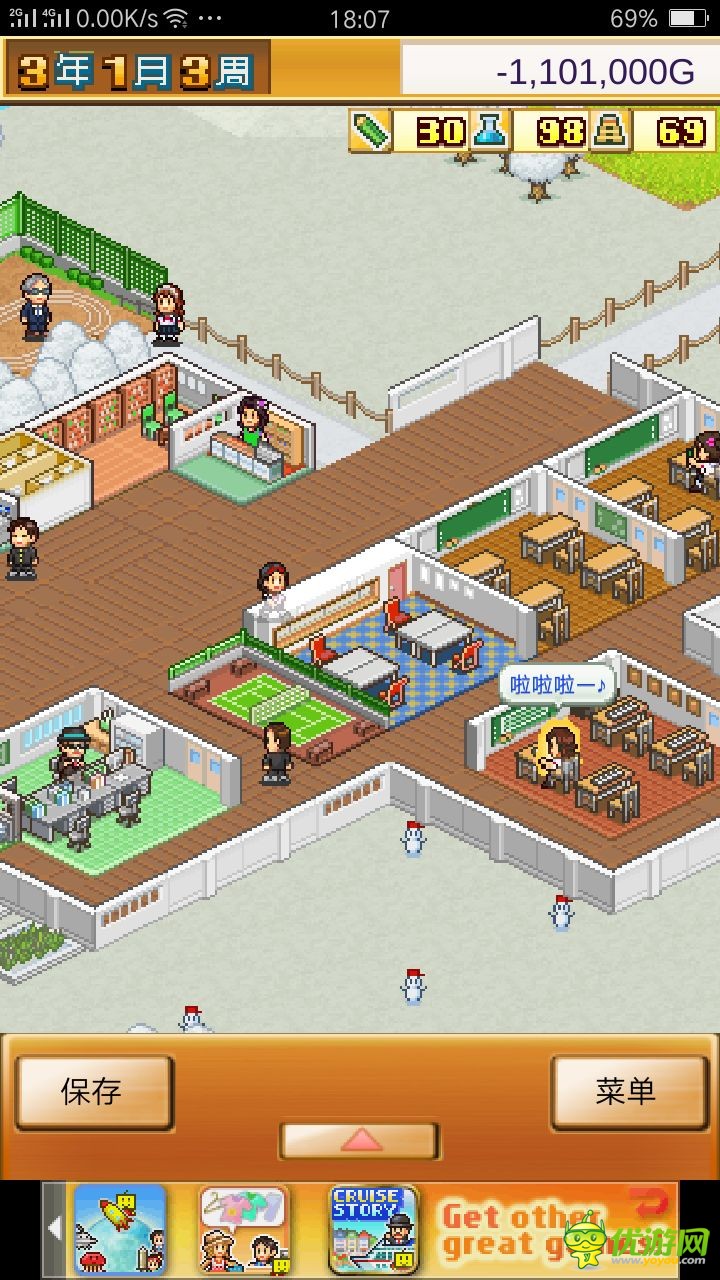Tap the rocket game ad icon
Screen dimensions: 720x1280
pyautogui.click(x=119, y=1229)
